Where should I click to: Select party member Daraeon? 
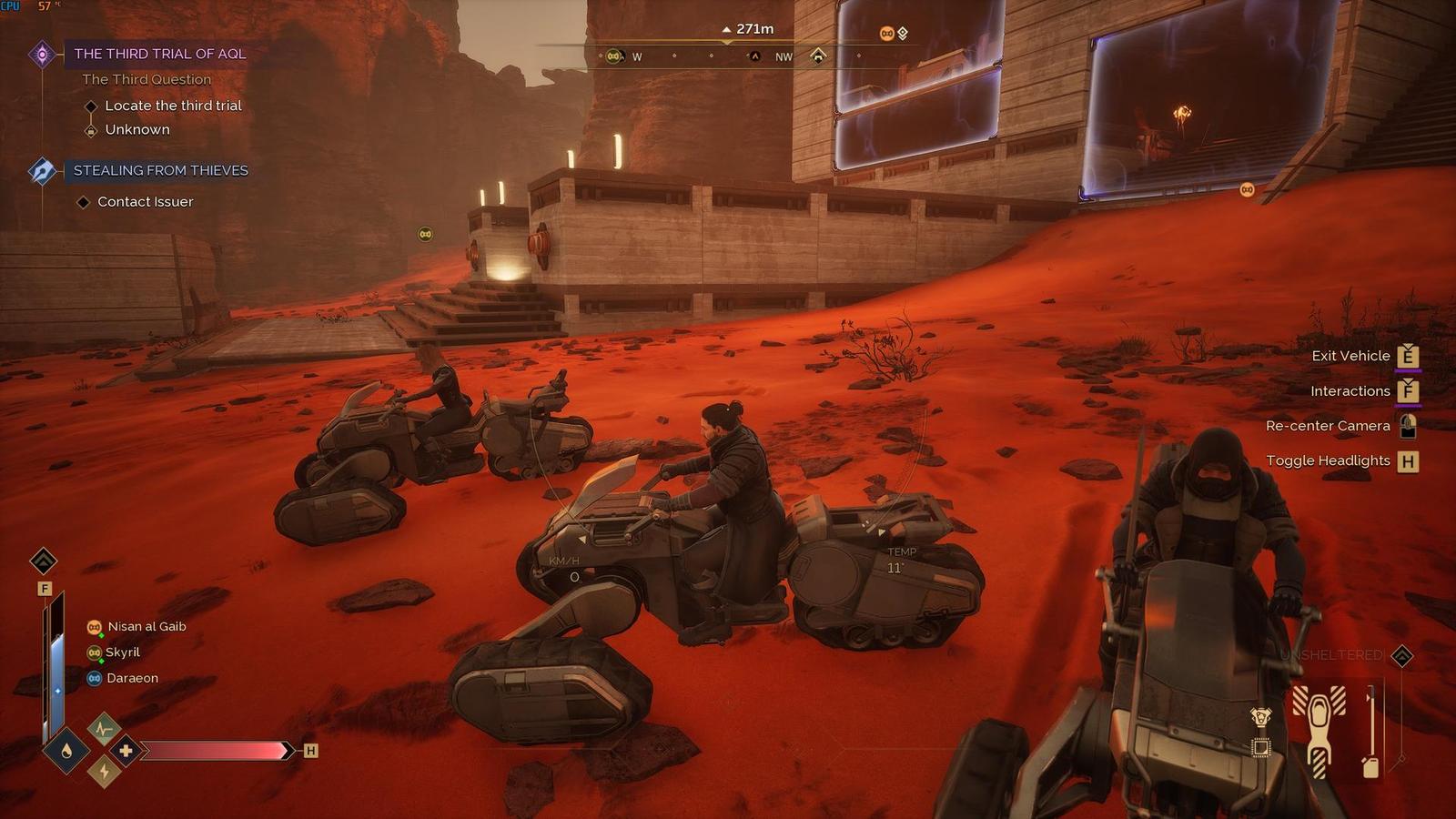132,678
